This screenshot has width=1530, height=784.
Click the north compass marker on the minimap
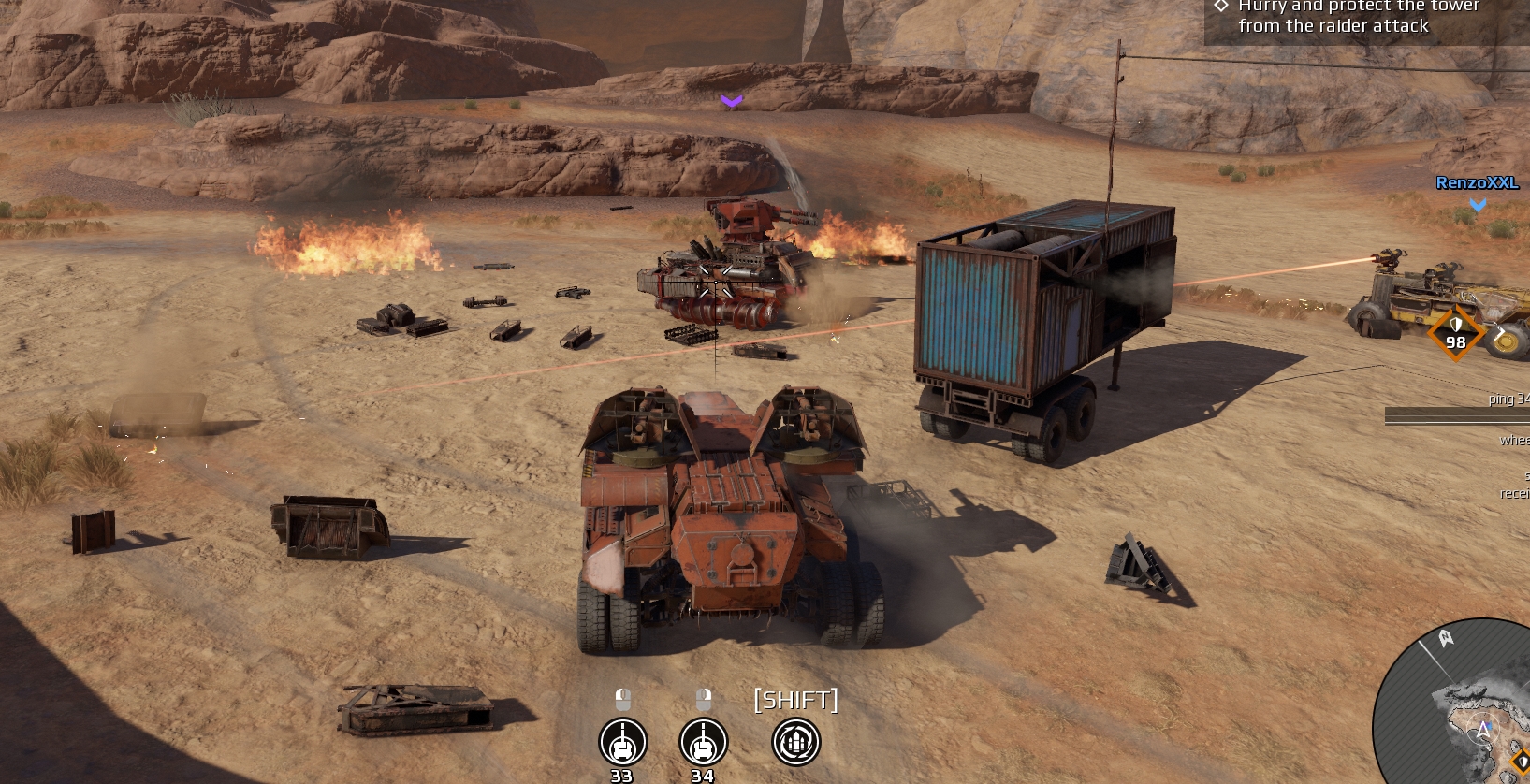pos(1446,638)
